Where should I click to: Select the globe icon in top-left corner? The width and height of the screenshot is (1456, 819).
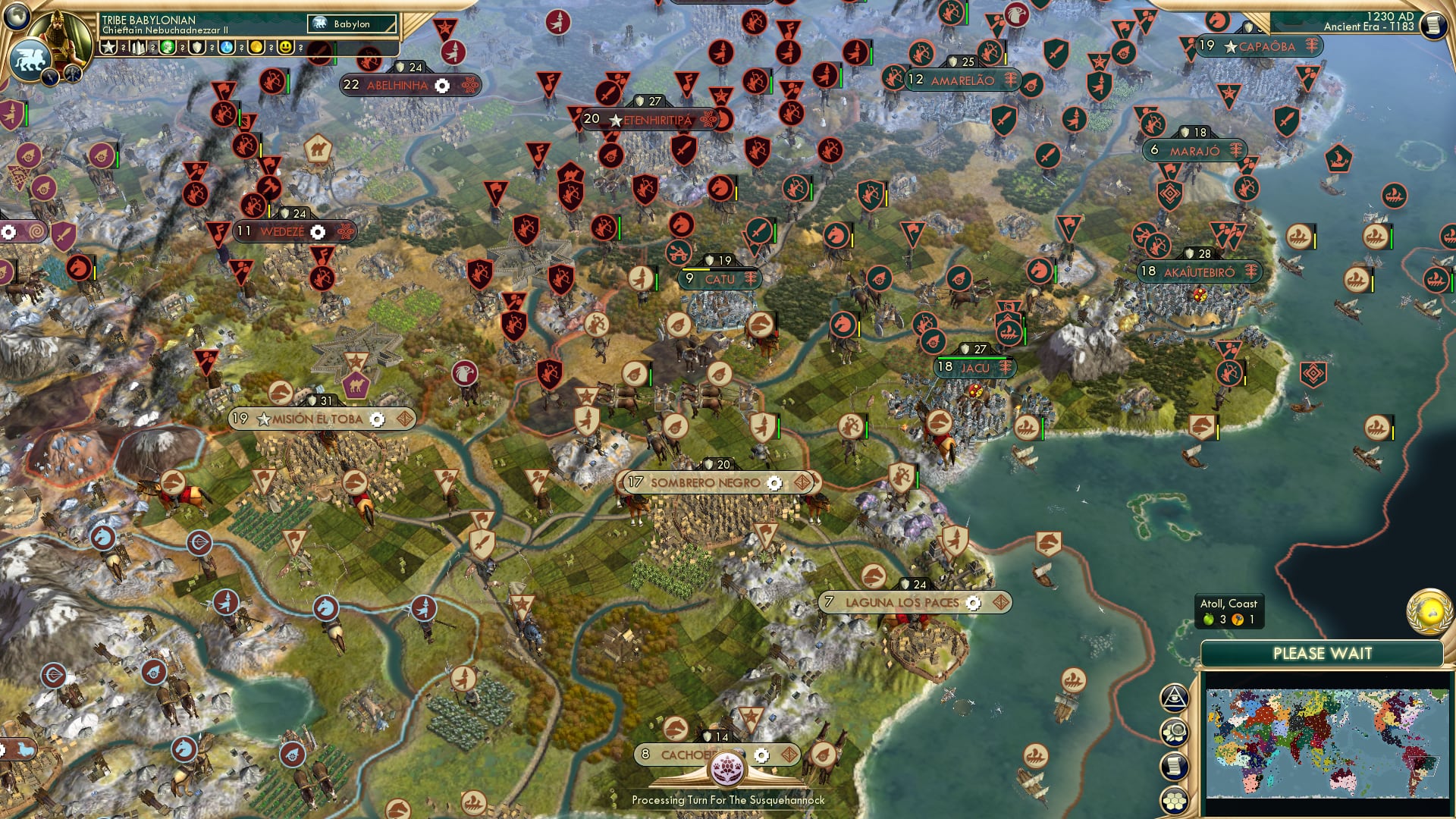pyautogui.click(x=17, y=15)
